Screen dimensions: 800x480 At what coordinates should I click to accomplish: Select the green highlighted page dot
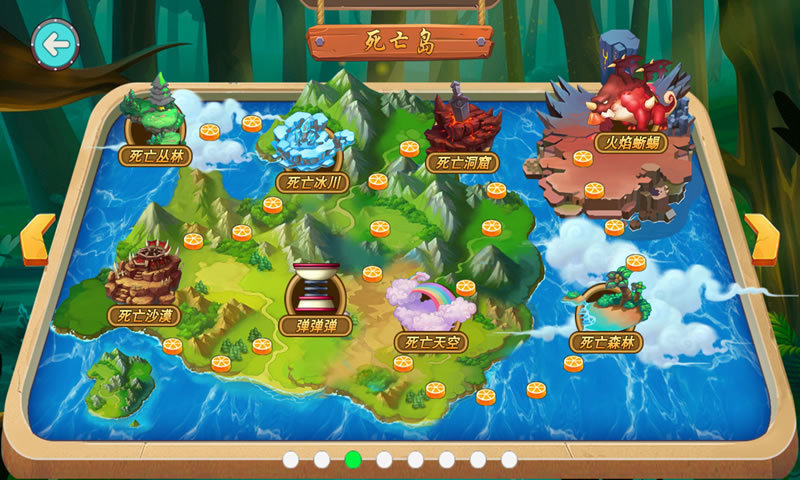point(352,460)
